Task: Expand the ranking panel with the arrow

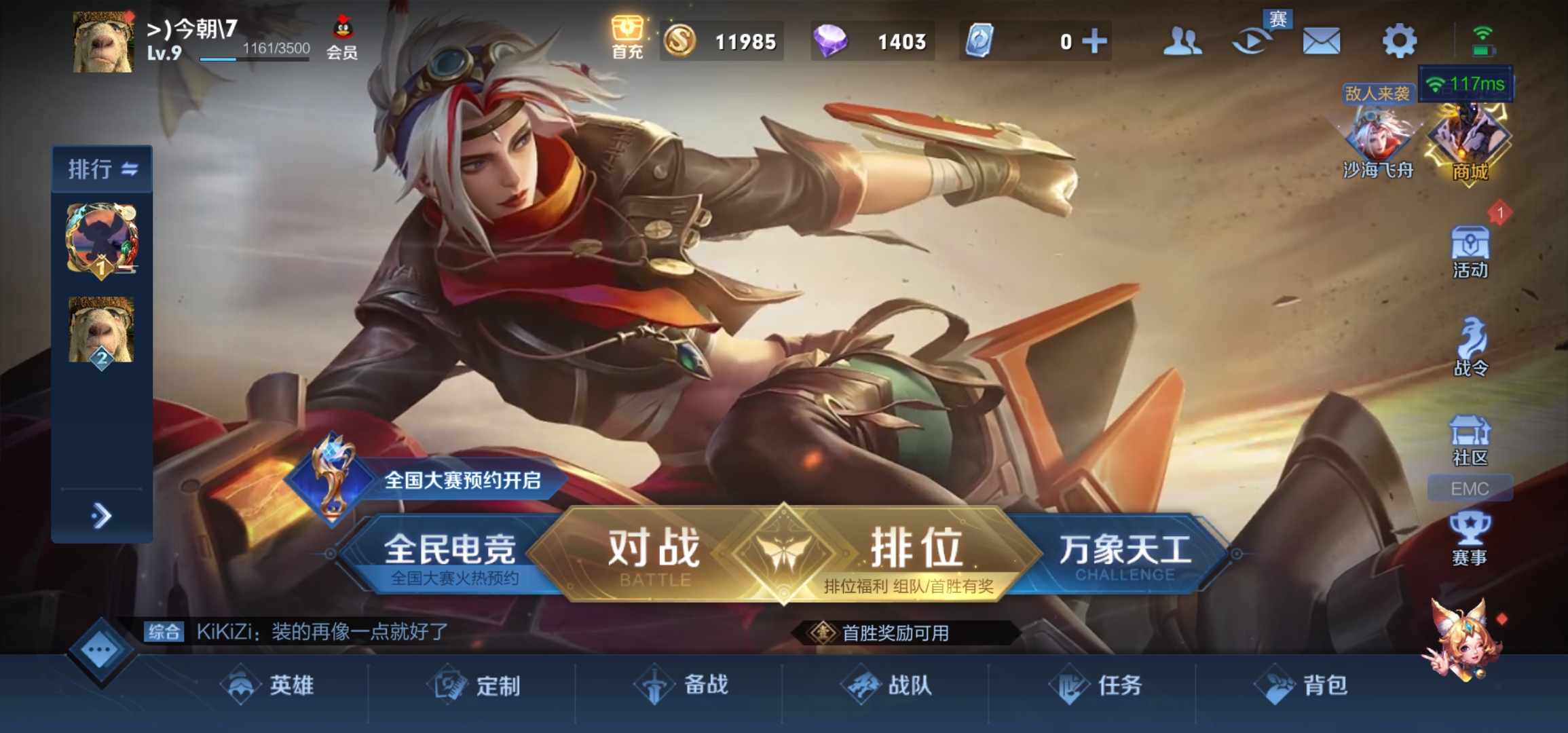Action: pos(102,514)
